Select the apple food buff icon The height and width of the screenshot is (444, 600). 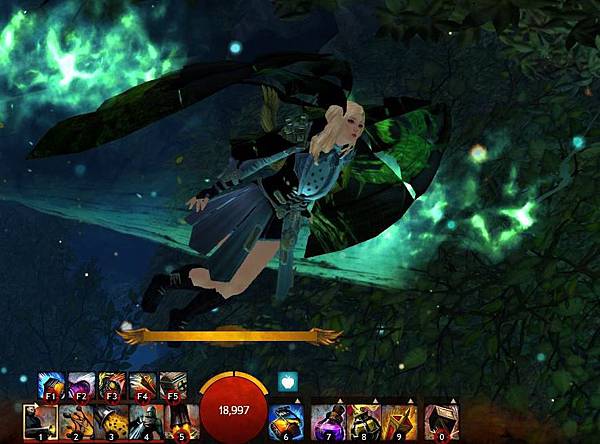click(x=285, y=381)
